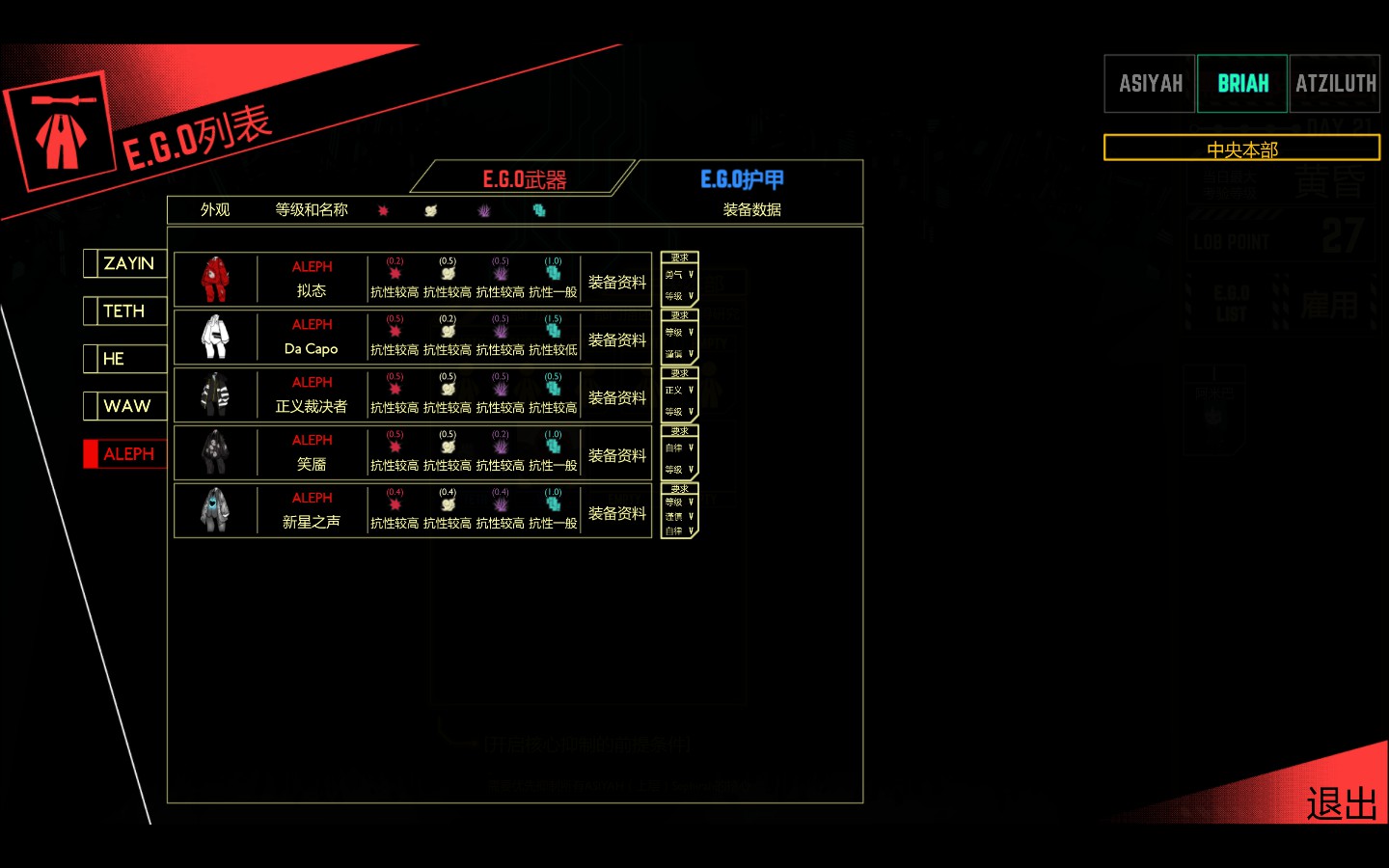The width and height of the screenshot is (1389, 868).
Task: Switch to the E.G.O武器 weapons tab
Action: coord(524,179)
